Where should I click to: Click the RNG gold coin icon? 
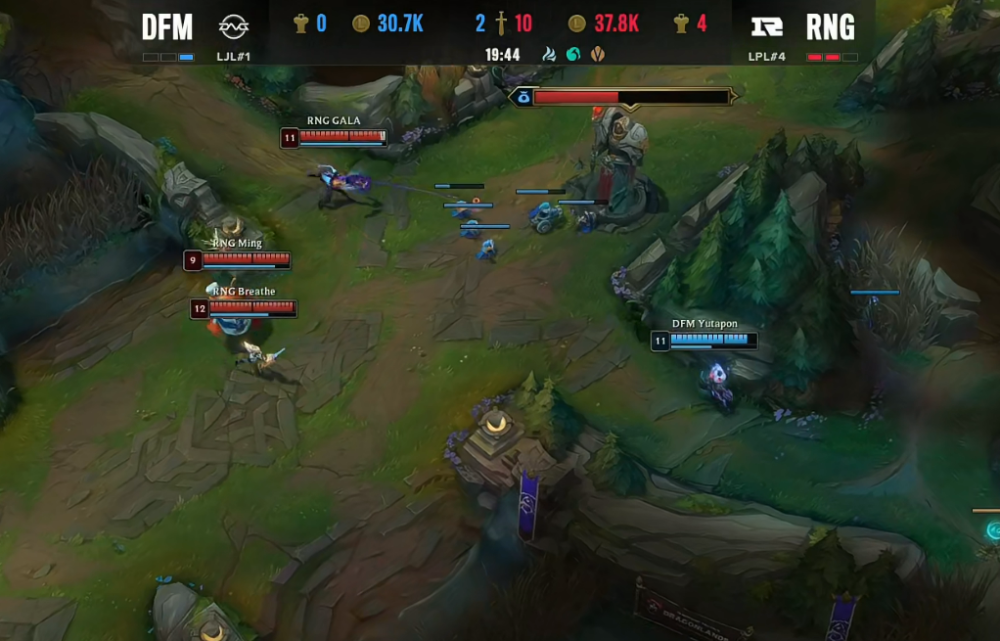(577, 23)
